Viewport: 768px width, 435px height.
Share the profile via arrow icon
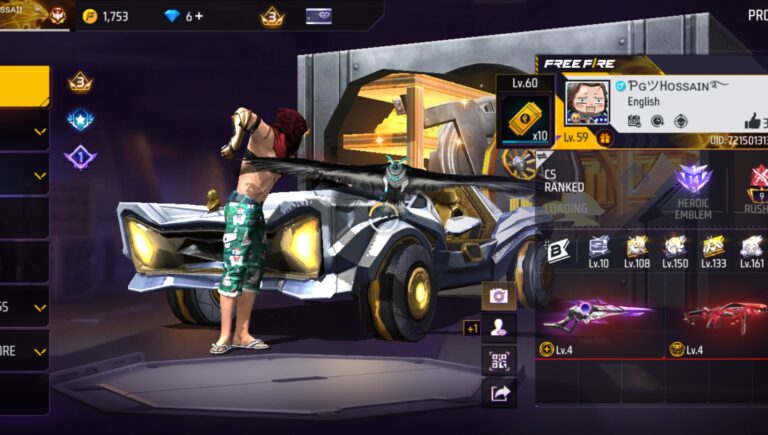(x=498, y=393)
